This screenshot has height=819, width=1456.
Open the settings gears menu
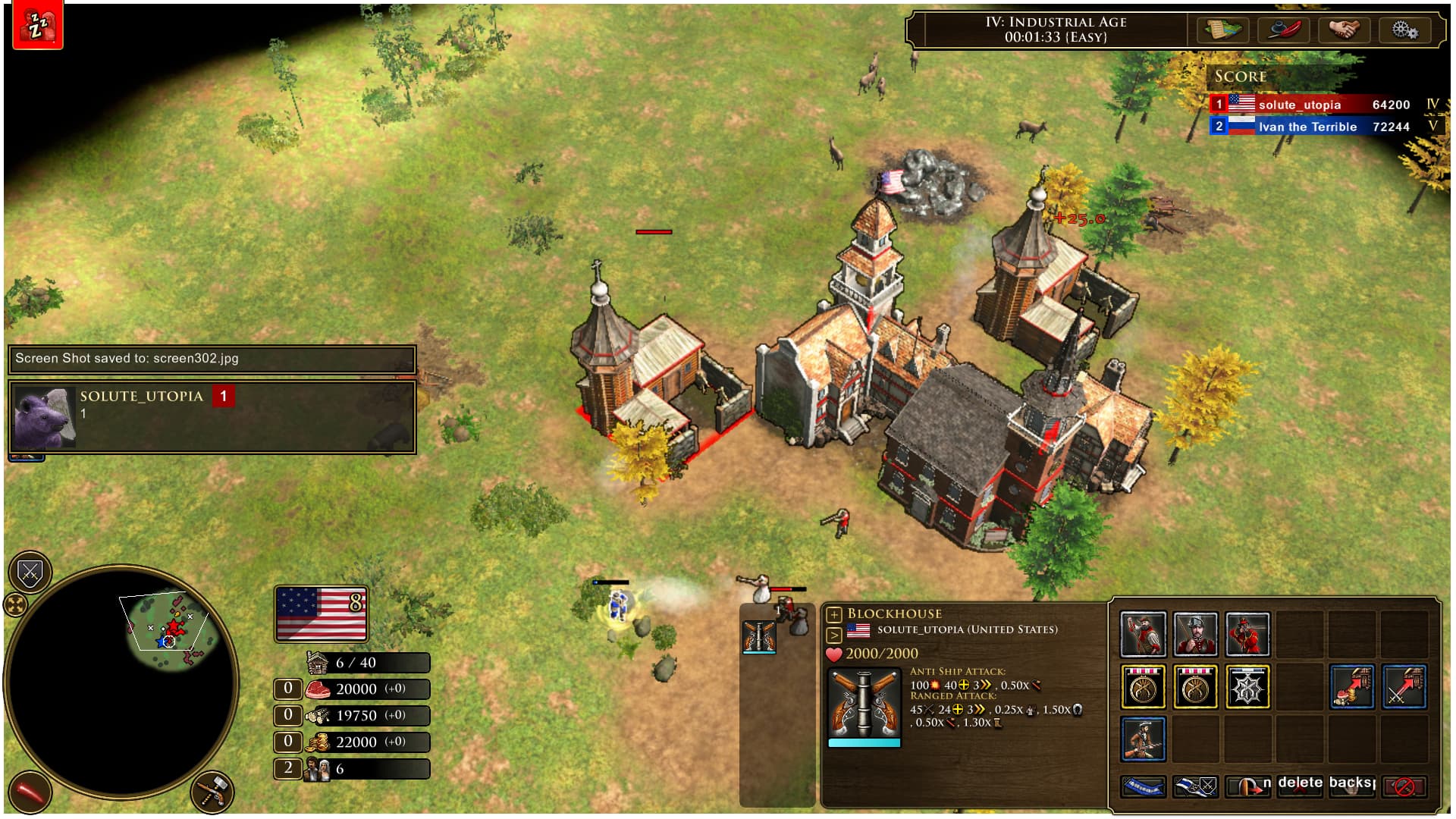pyautogui.click(x=1404, y=30)
